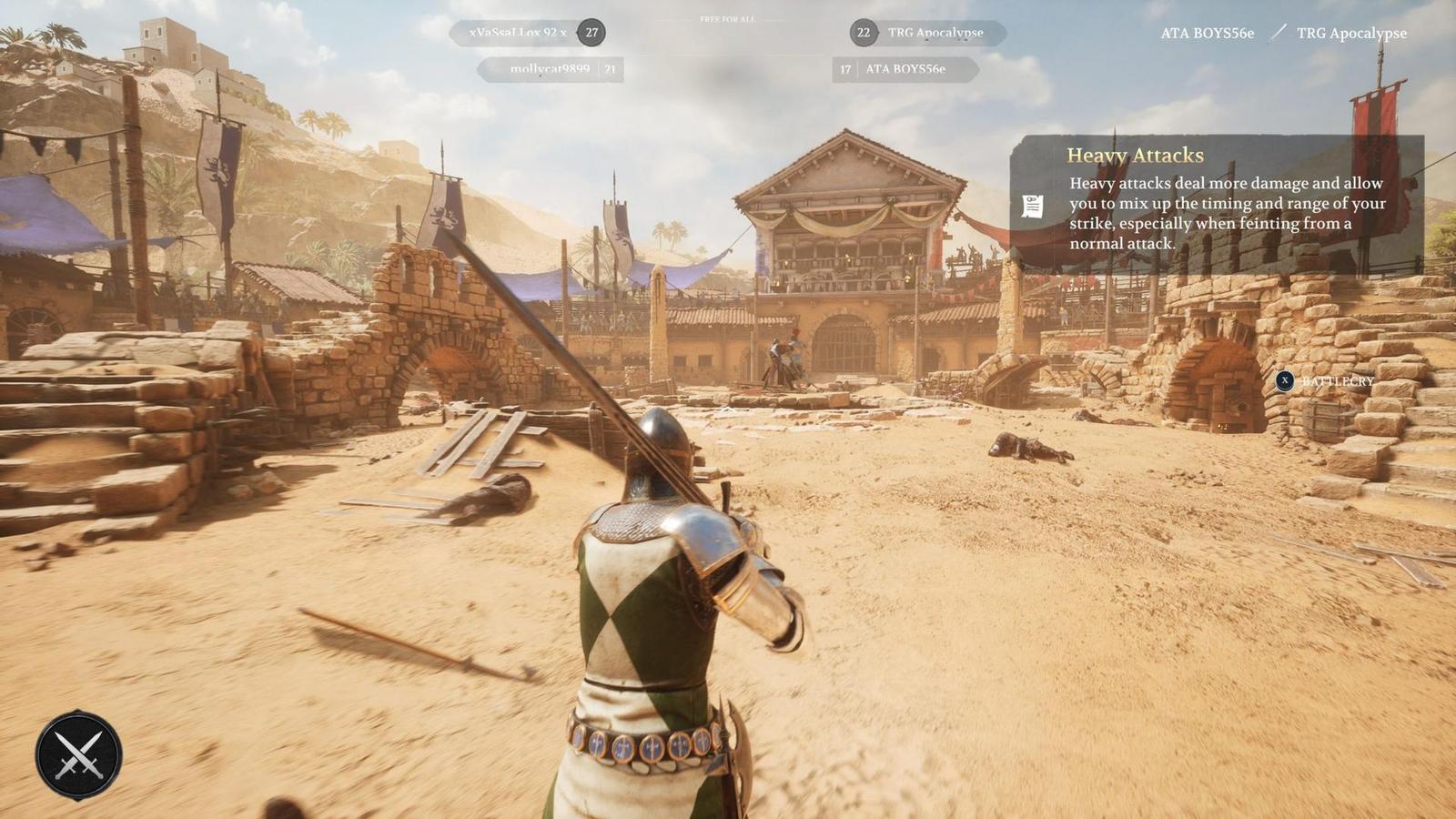Dismiss the Heavy Attacks tip description

[x=1227, y=213]
